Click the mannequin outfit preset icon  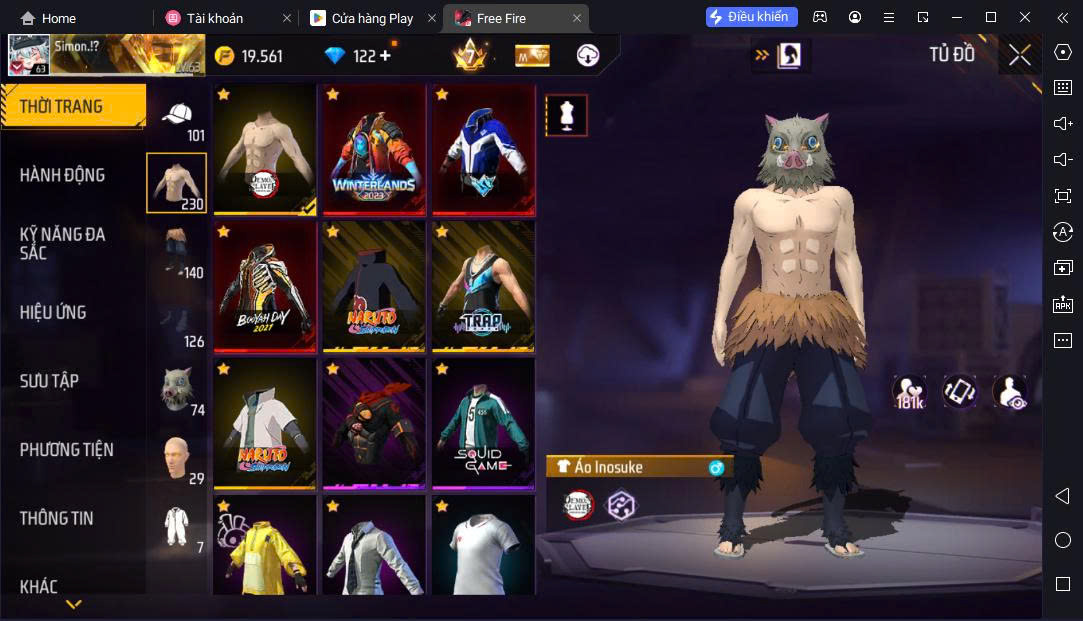point(566,116)
